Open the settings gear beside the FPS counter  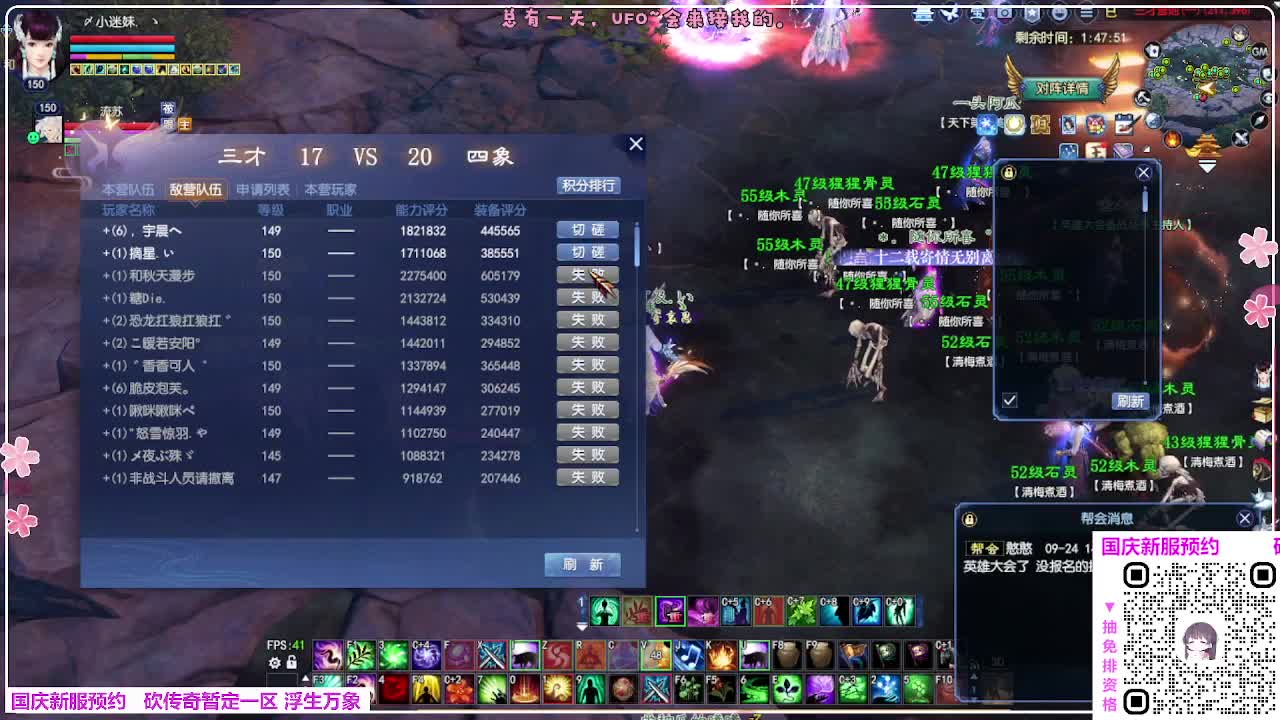275,662
